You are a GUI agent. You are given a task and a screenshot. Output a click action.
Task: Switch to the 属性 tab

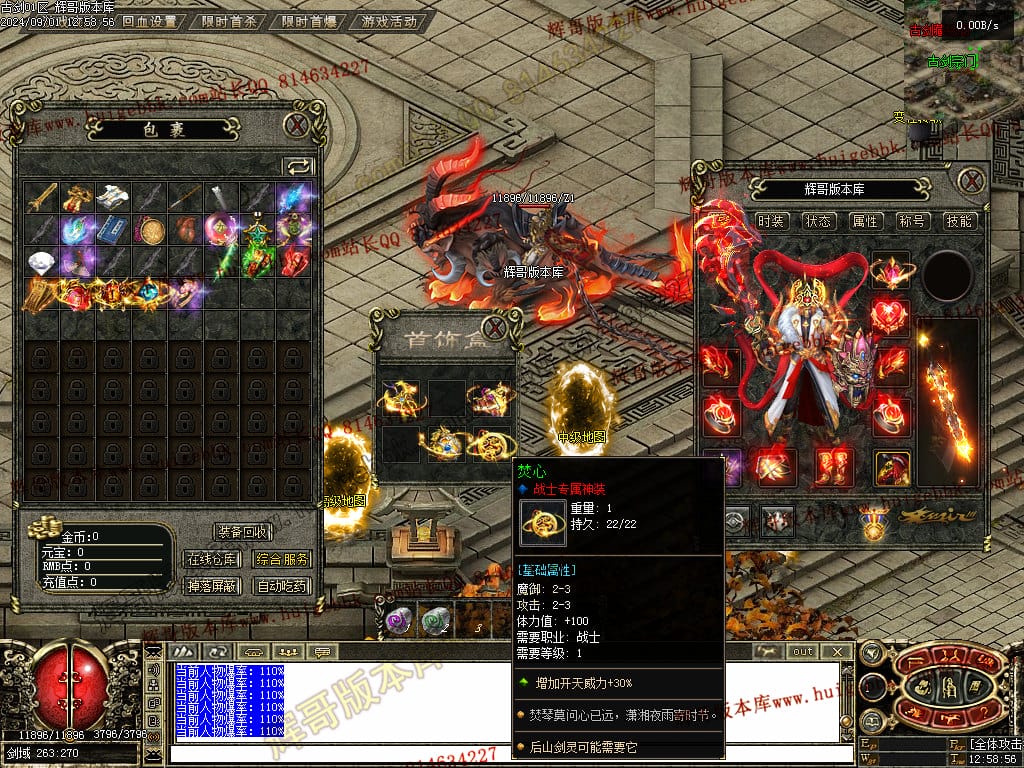point(865,221)
